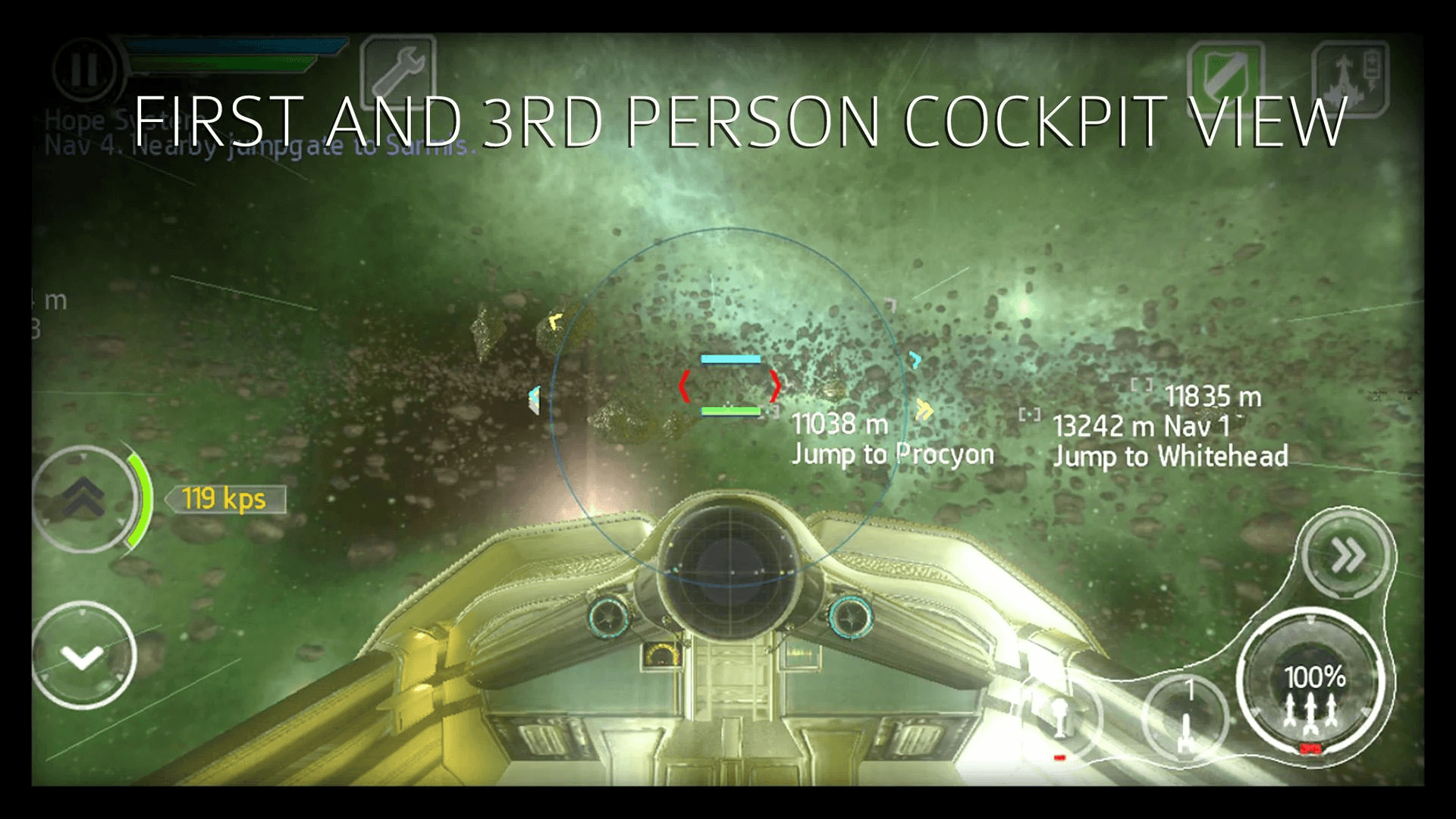This screenshot has height=819, width=1456.
Task: Select the Jump to Procyon waypoint
Action: click(893, 453)
